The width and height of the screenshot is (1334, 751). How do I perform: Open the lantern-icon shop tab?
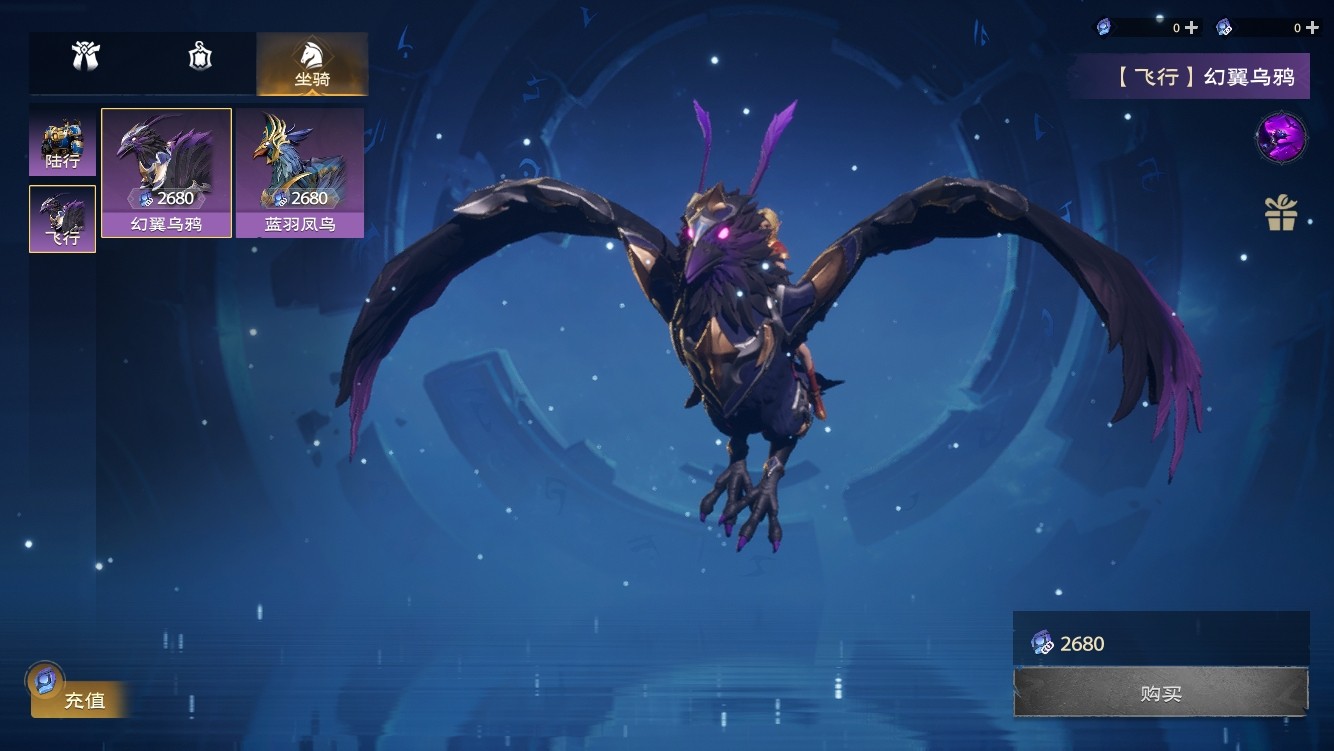(x=200, y=57)
